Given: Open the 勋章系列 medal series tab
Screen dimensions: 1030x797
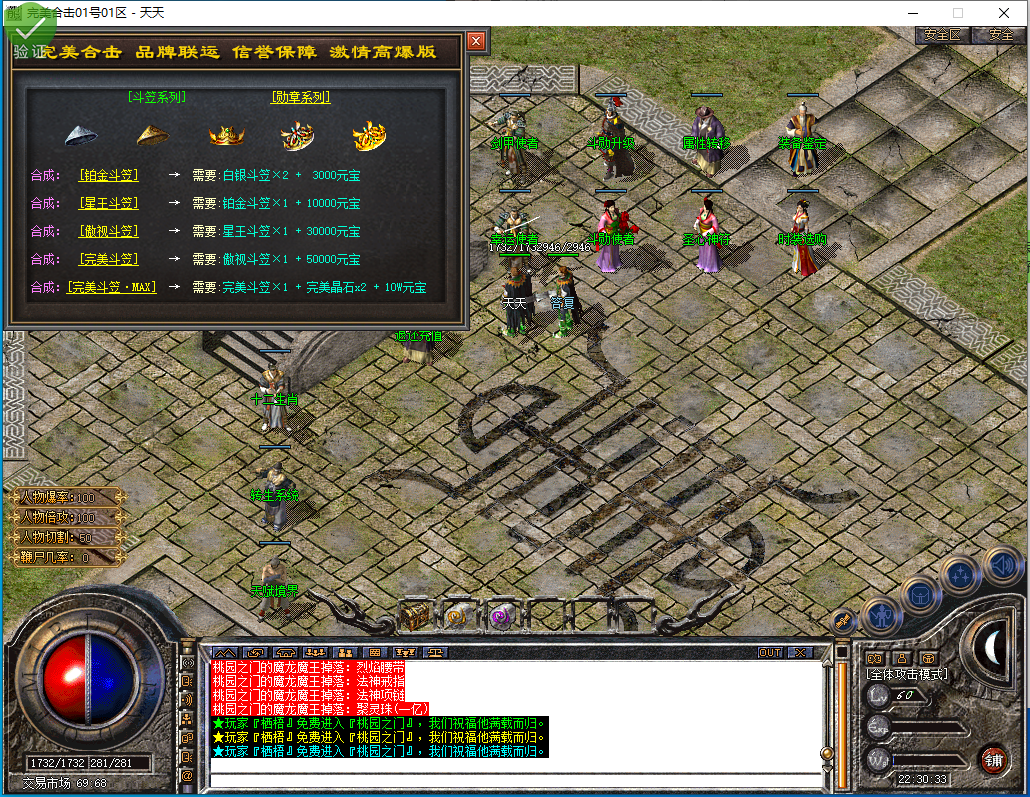Looking at the screenshot, I should (301, 97).
